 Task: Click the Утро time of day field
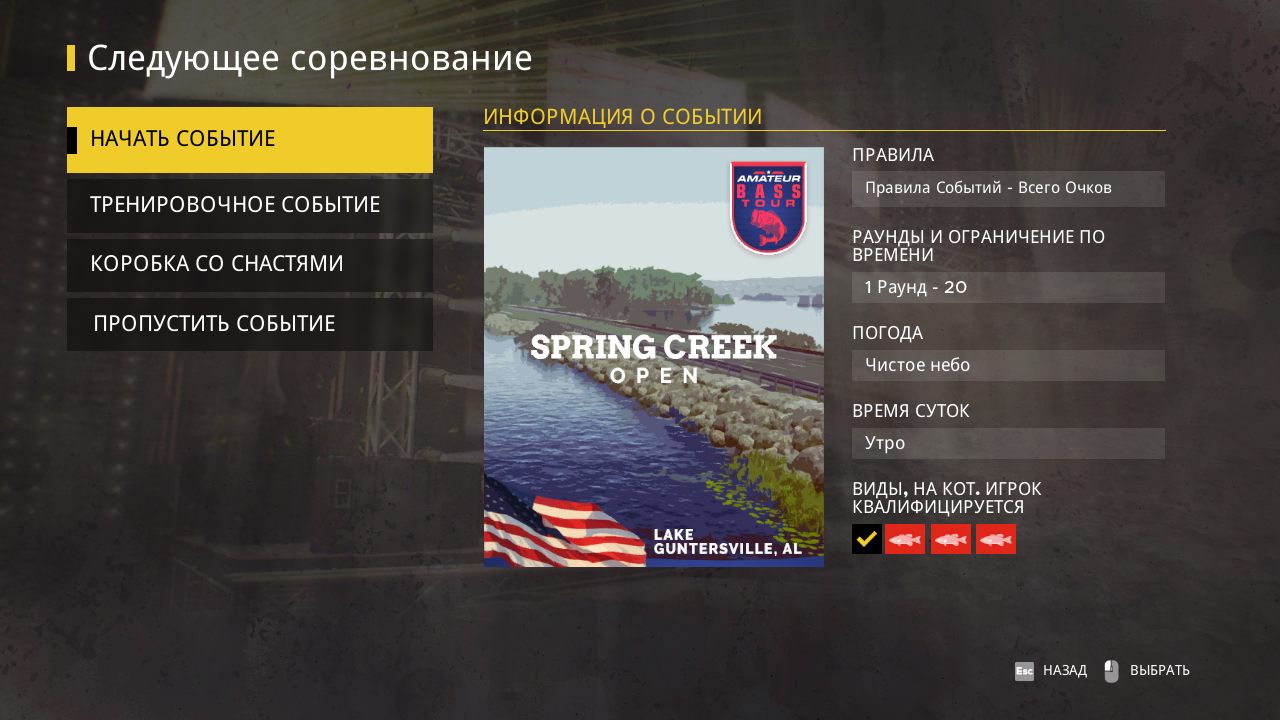point(1008,443)
